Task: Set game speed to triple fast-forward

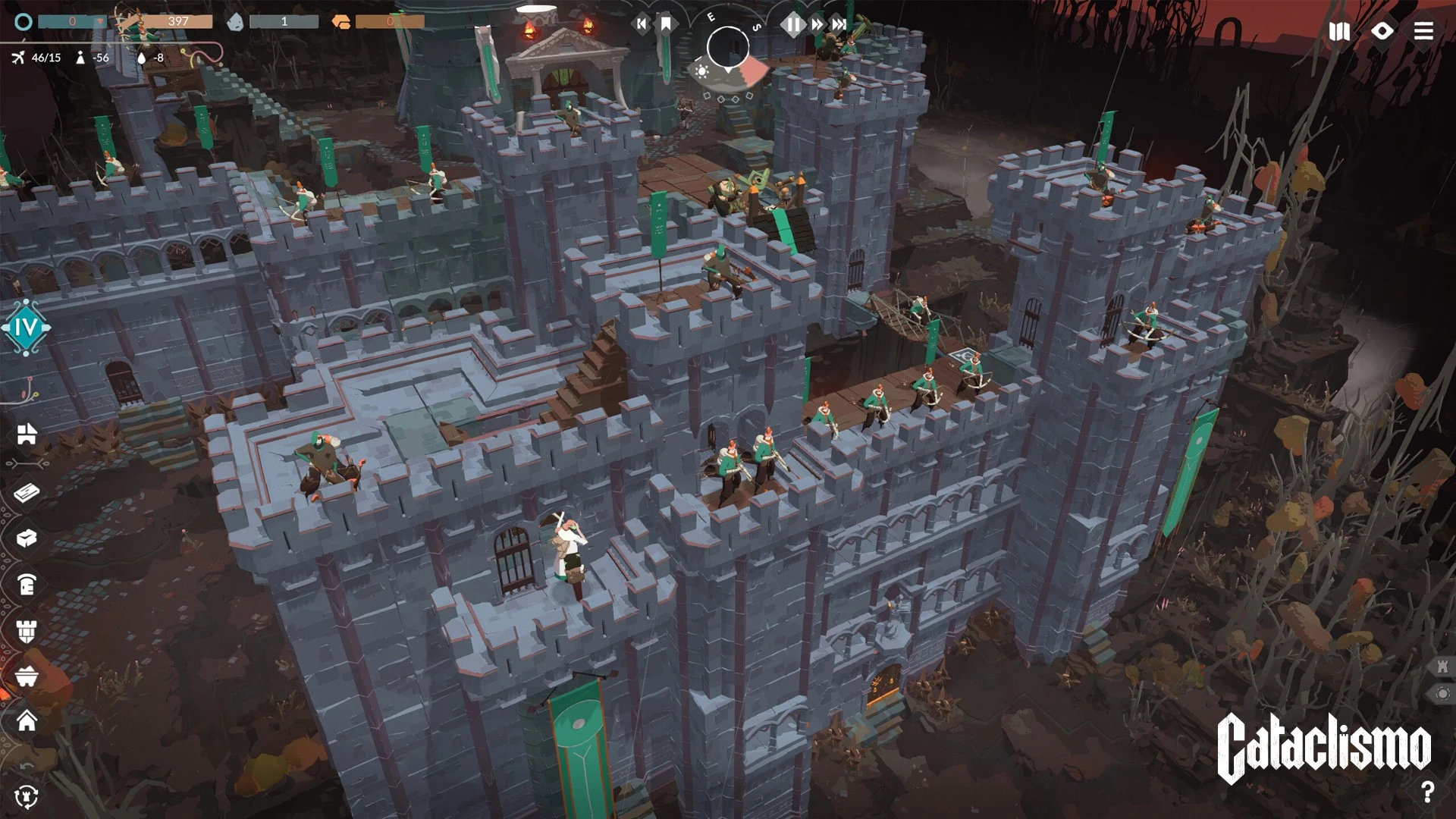Action: point(839,25)
